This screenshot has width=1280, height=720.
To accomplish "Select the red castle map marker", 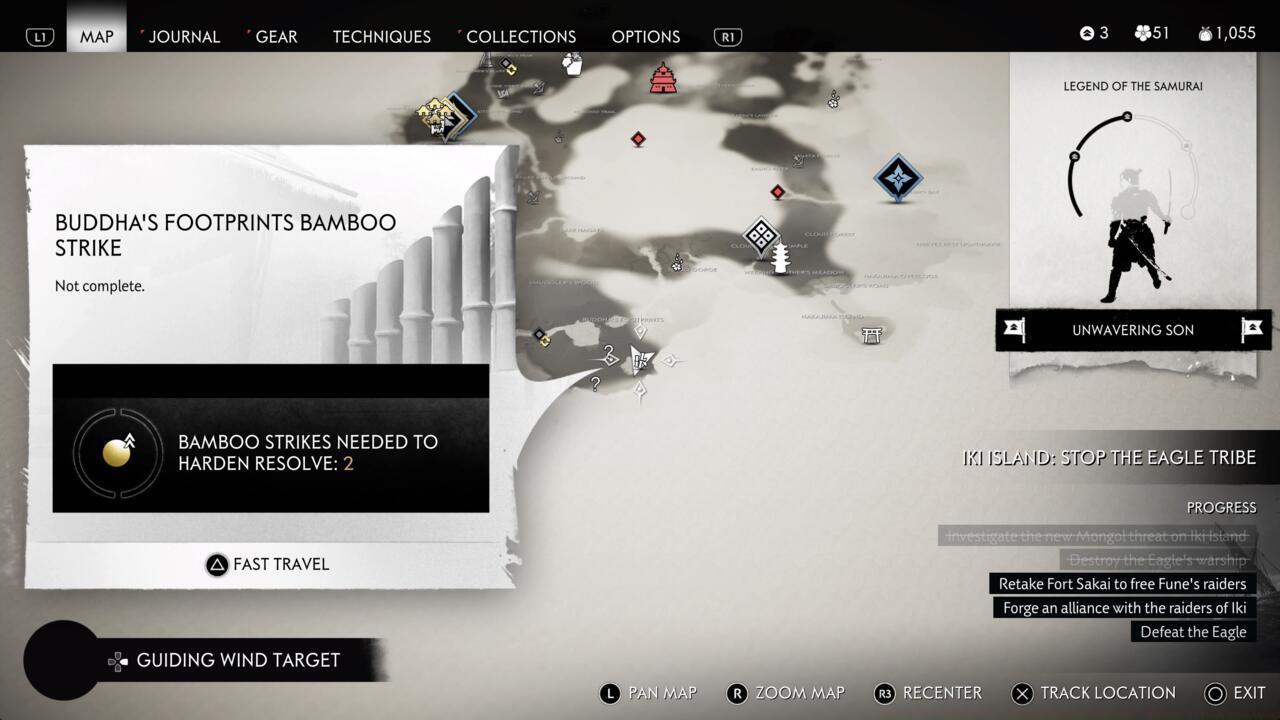I will coord(663,78).
